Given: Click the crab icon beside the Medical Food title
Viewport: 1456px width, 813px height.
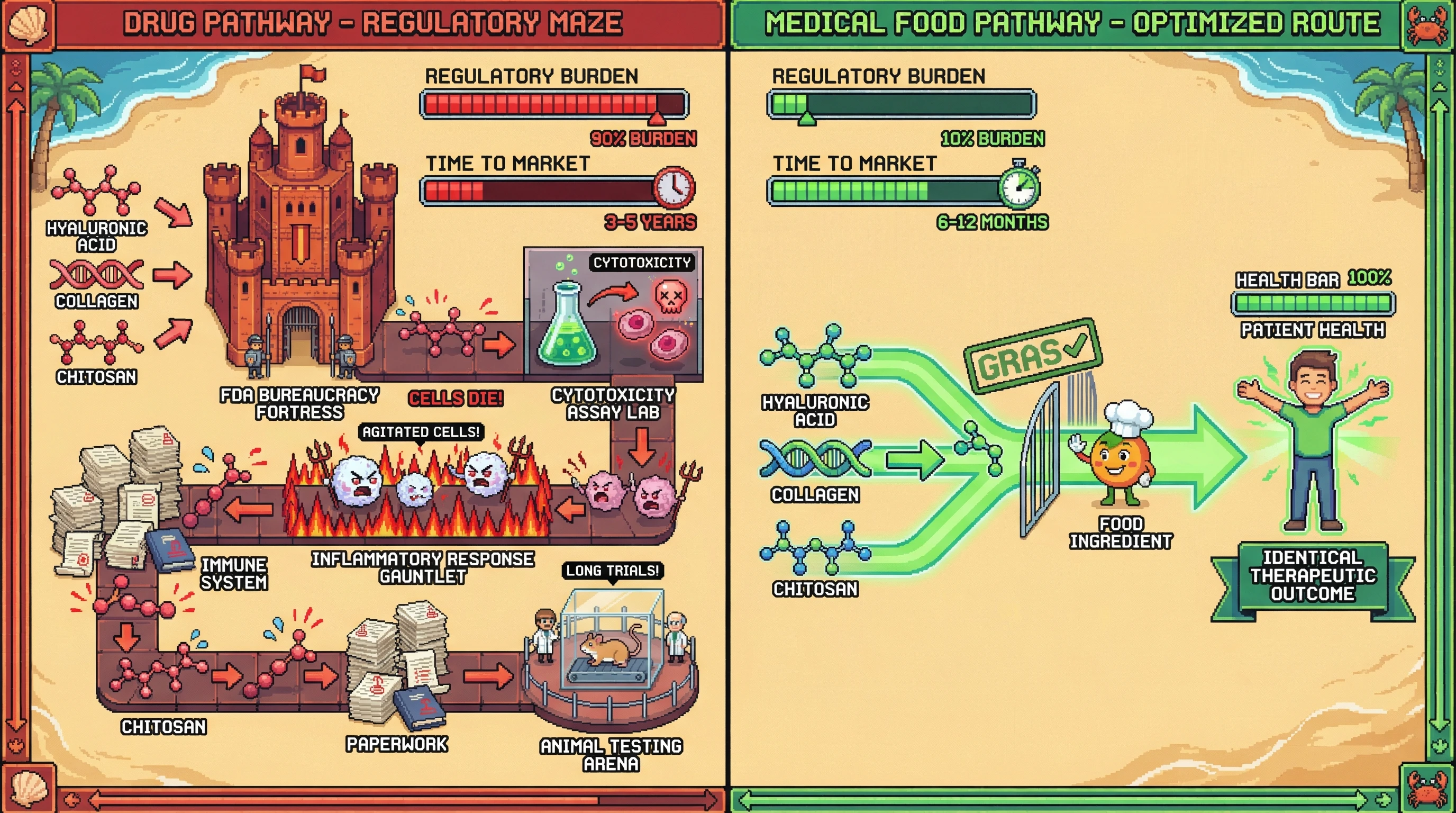Looking at the screenshot, I should (1428, 25).
